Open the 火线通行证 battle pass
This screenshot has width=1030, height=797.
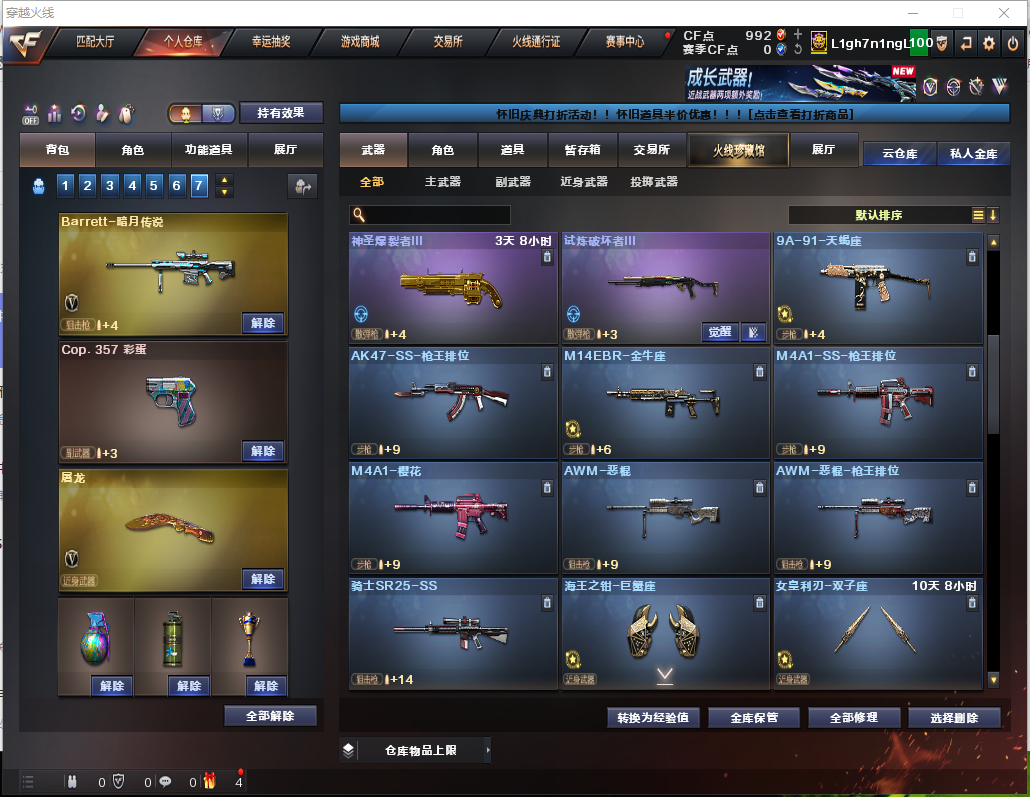pyautogui.click(x=536, y=42)
